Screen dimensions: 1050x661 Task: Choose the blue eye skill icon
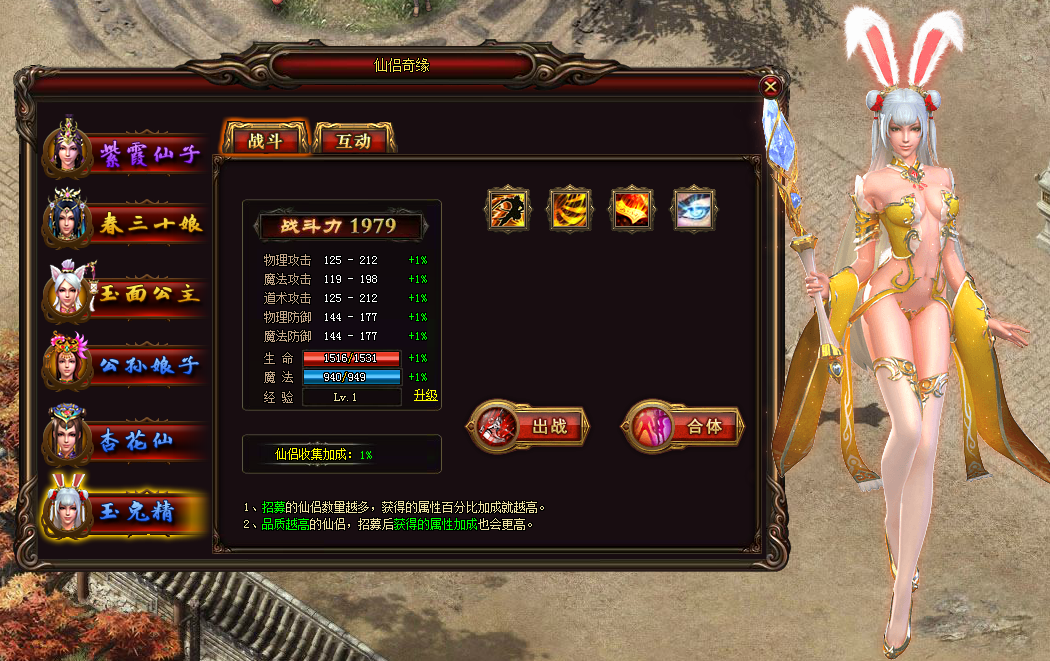tap(693, 209)
